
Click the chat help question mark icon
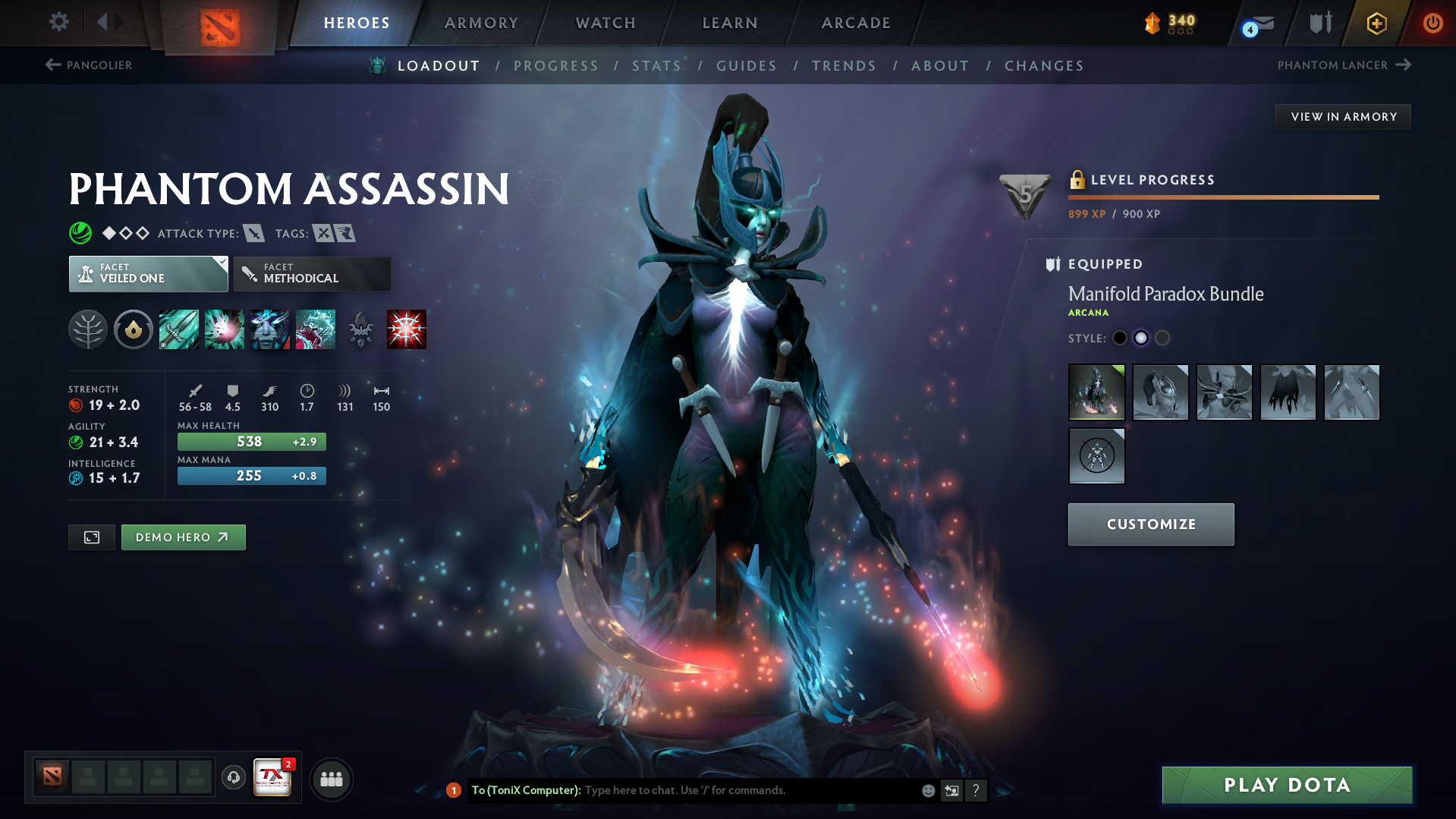[x=976, y=790]
